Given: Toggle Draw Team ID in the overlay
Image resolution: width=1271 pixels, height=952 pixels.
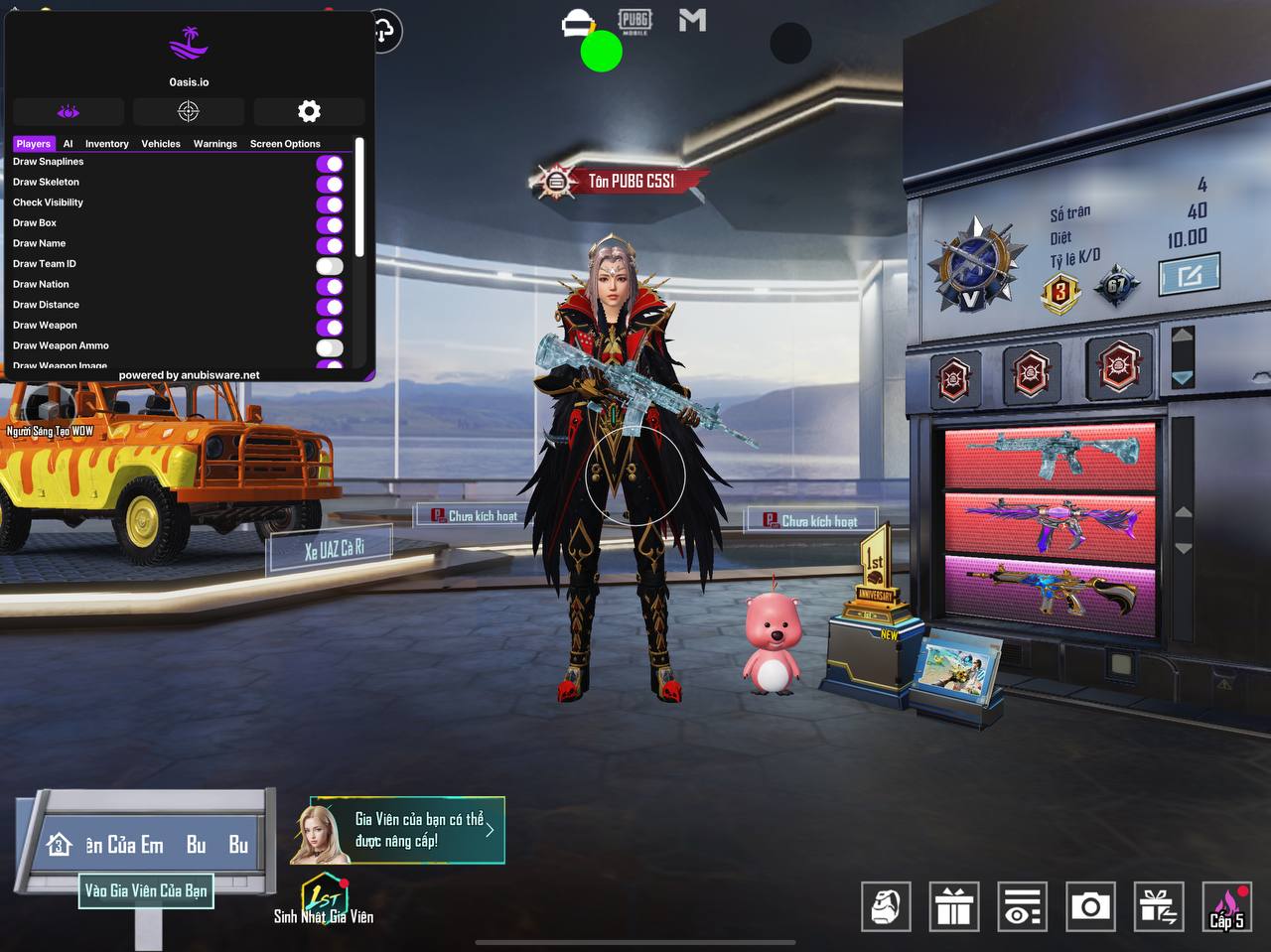Looking at the screenshot, I should point(330,265).
